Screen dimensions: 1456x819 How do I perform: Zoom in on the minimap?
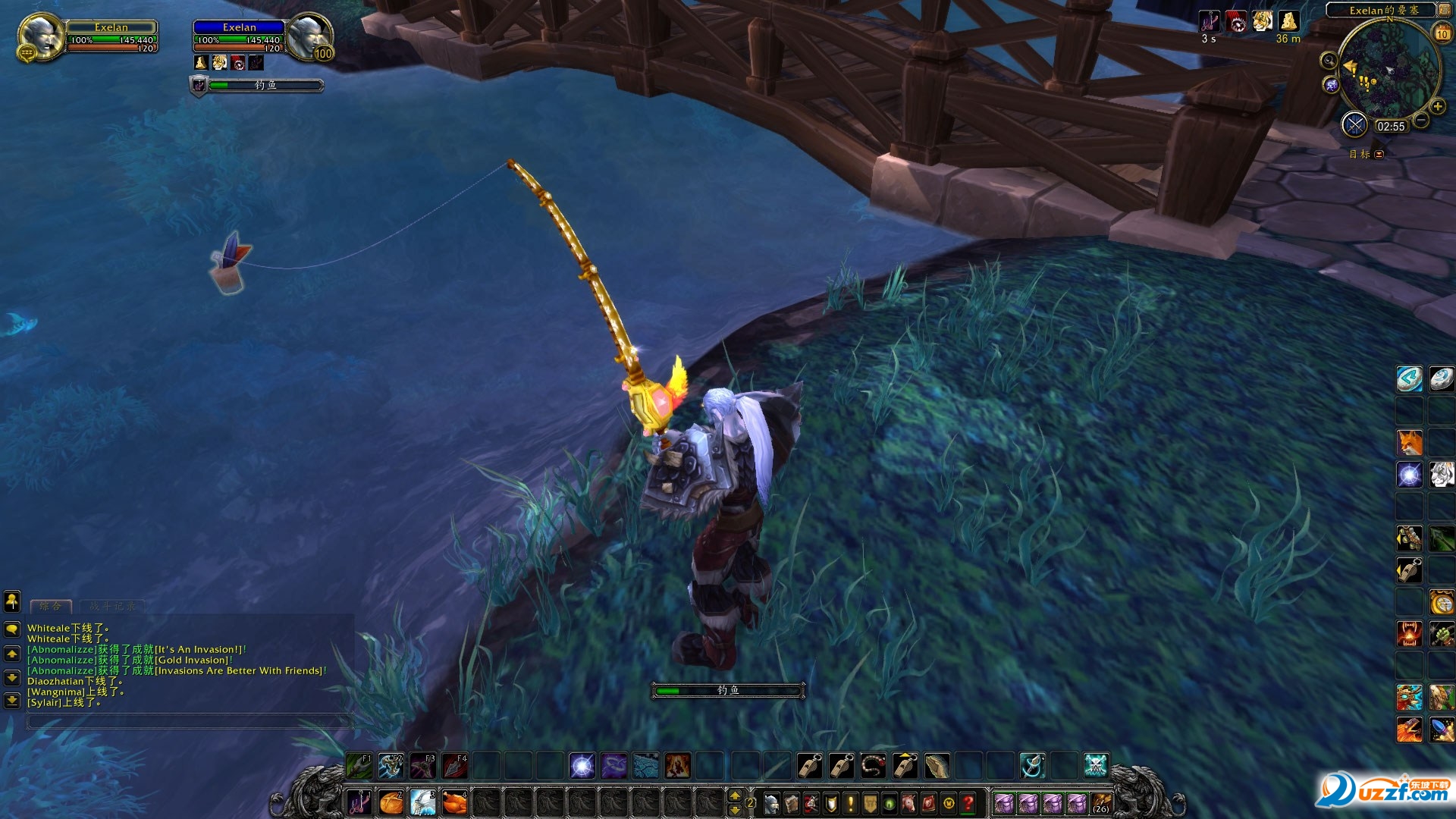(x=1437, y=106)
